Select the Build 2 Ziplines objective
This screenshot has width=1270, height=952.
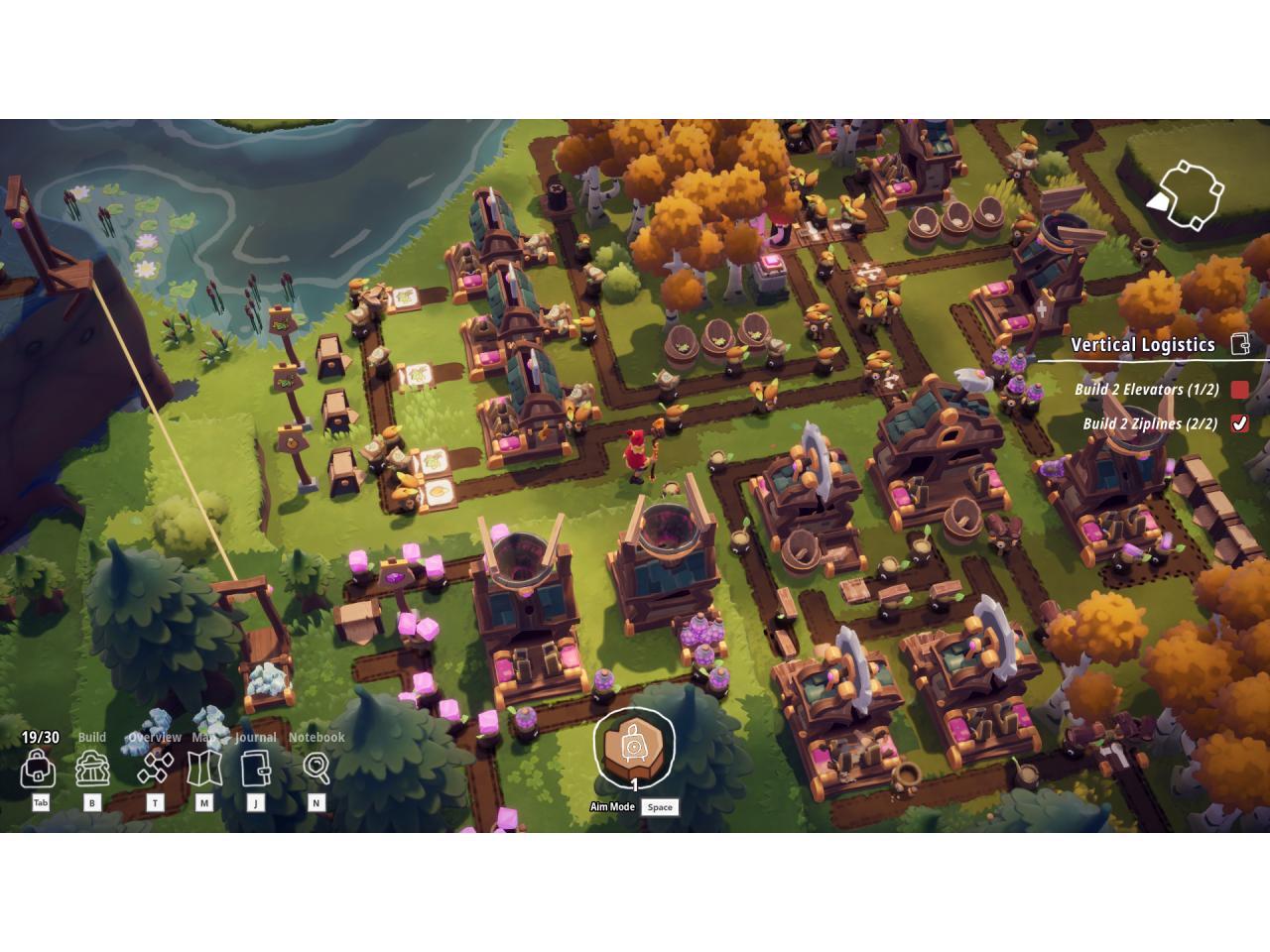click(1150, 424)
